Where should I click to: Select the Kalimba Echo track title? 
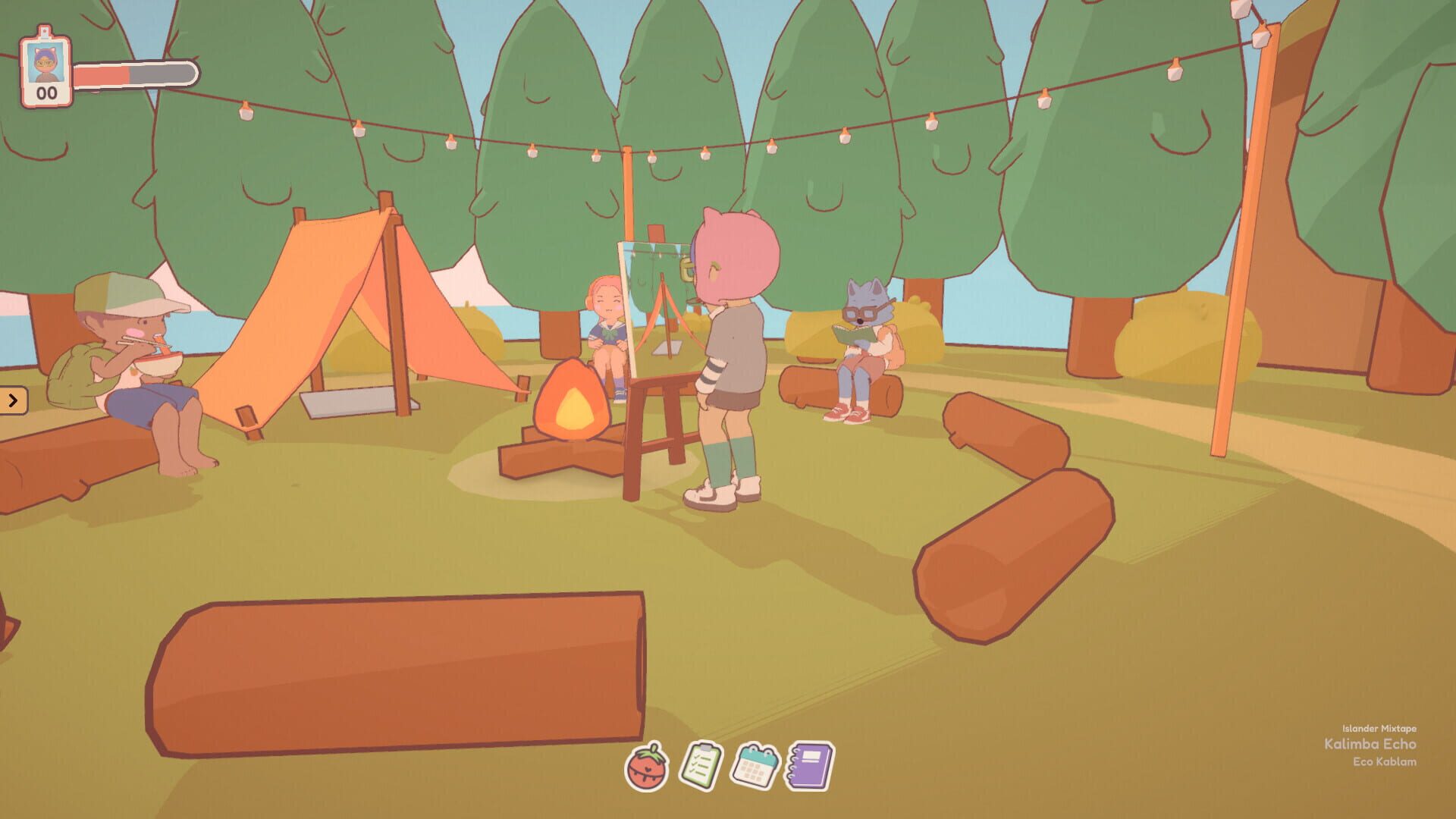[1371, 745]
